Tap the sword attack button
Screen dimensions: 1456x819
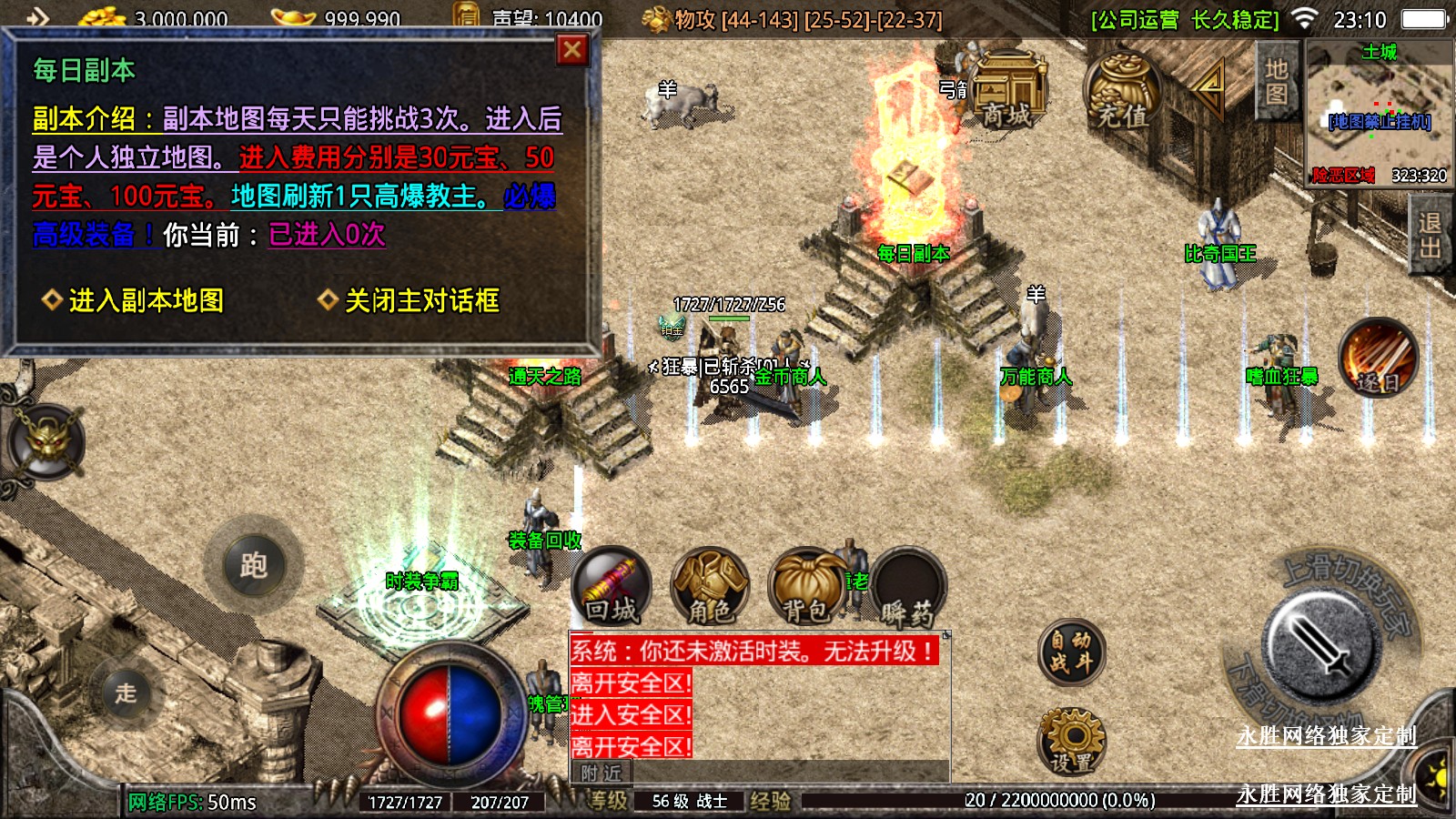click(1320, 646)
